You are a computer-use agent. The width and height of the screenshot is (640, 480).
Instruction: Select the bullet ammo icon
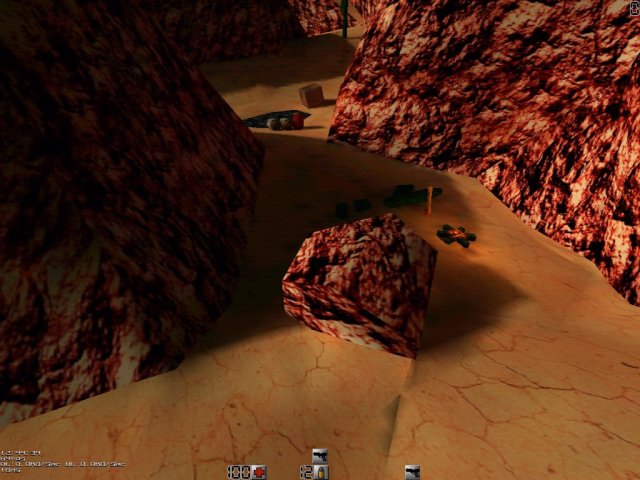(323, 472)
